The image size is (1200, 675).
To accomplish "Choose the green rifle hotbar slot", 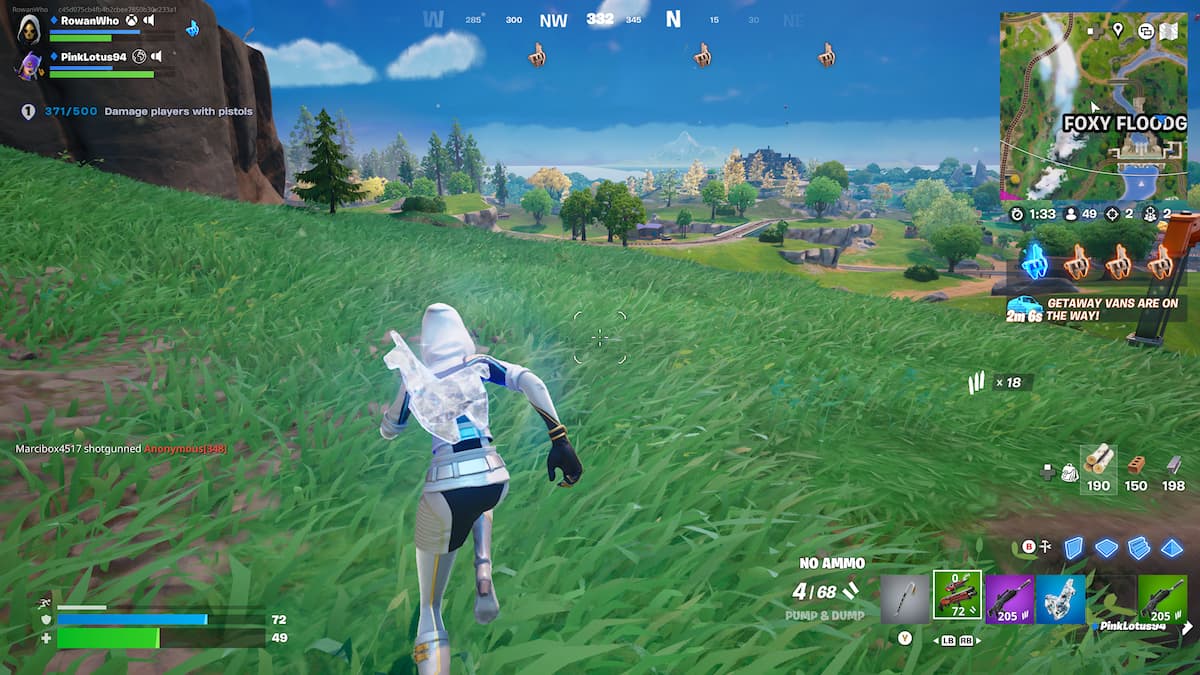I will (1162, 599).
